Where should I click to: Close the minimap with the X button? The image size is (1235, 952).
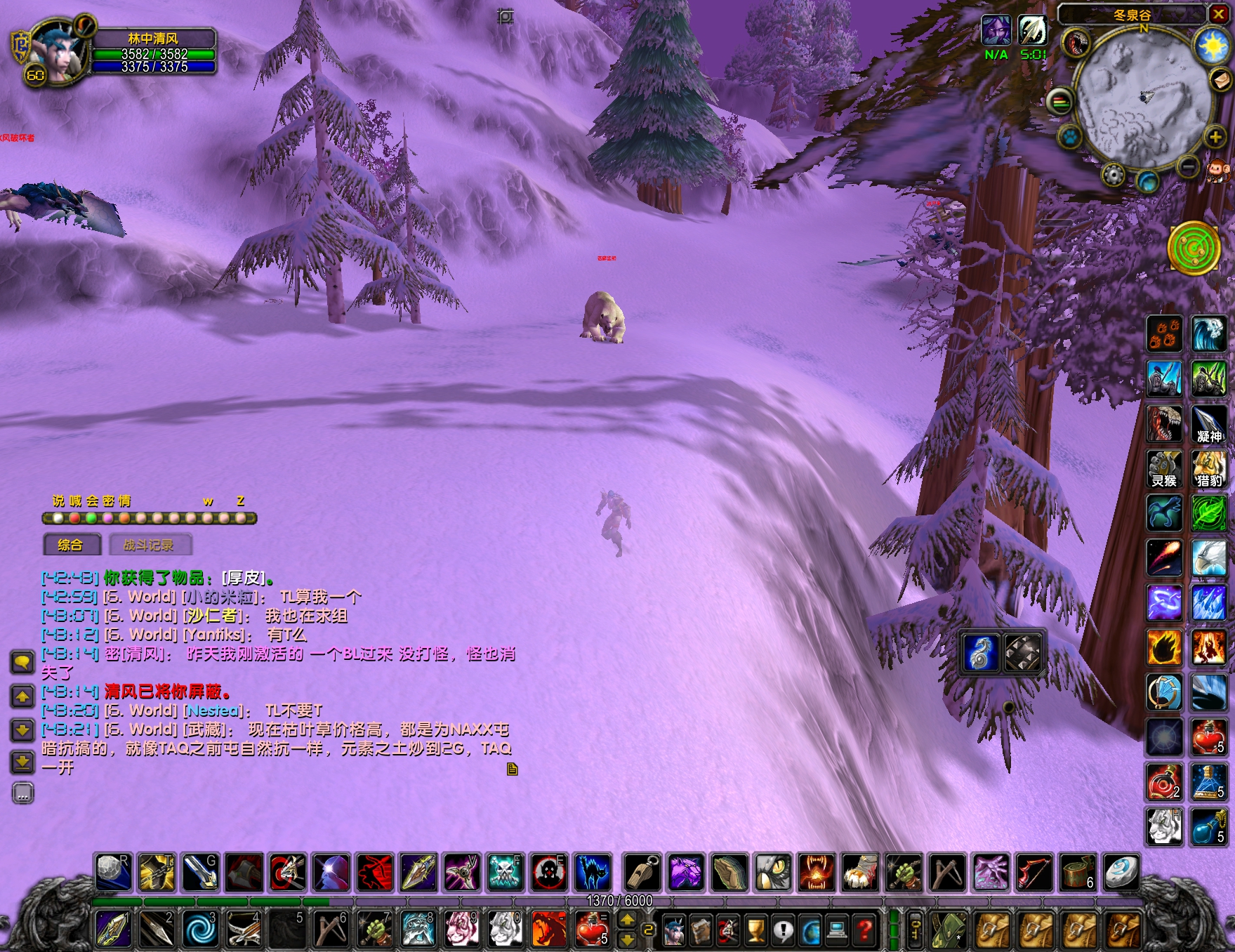pos(1219,15)
